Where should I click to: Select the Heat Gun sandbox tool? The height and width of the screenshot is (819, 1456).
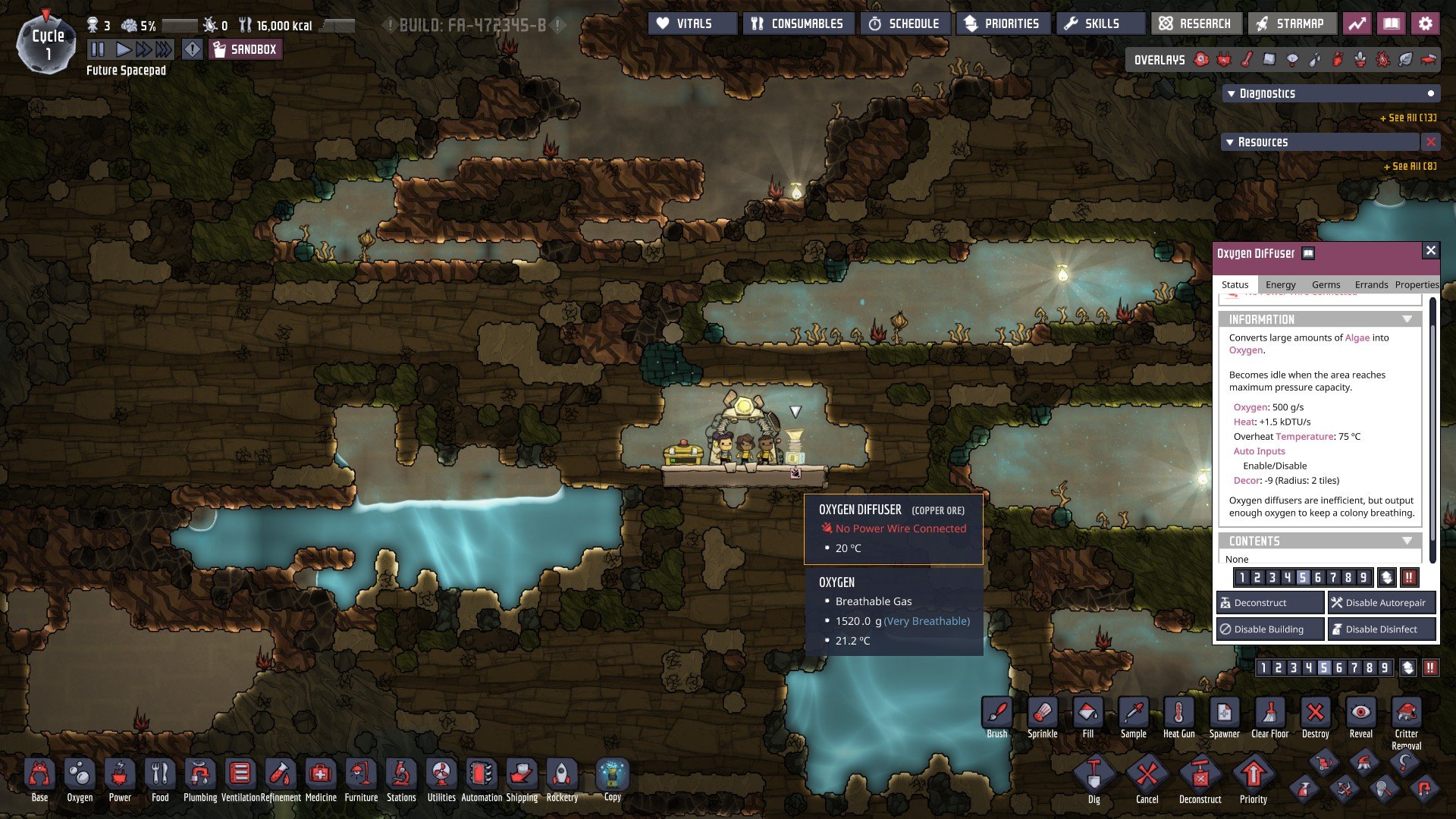coord(1178,717)
